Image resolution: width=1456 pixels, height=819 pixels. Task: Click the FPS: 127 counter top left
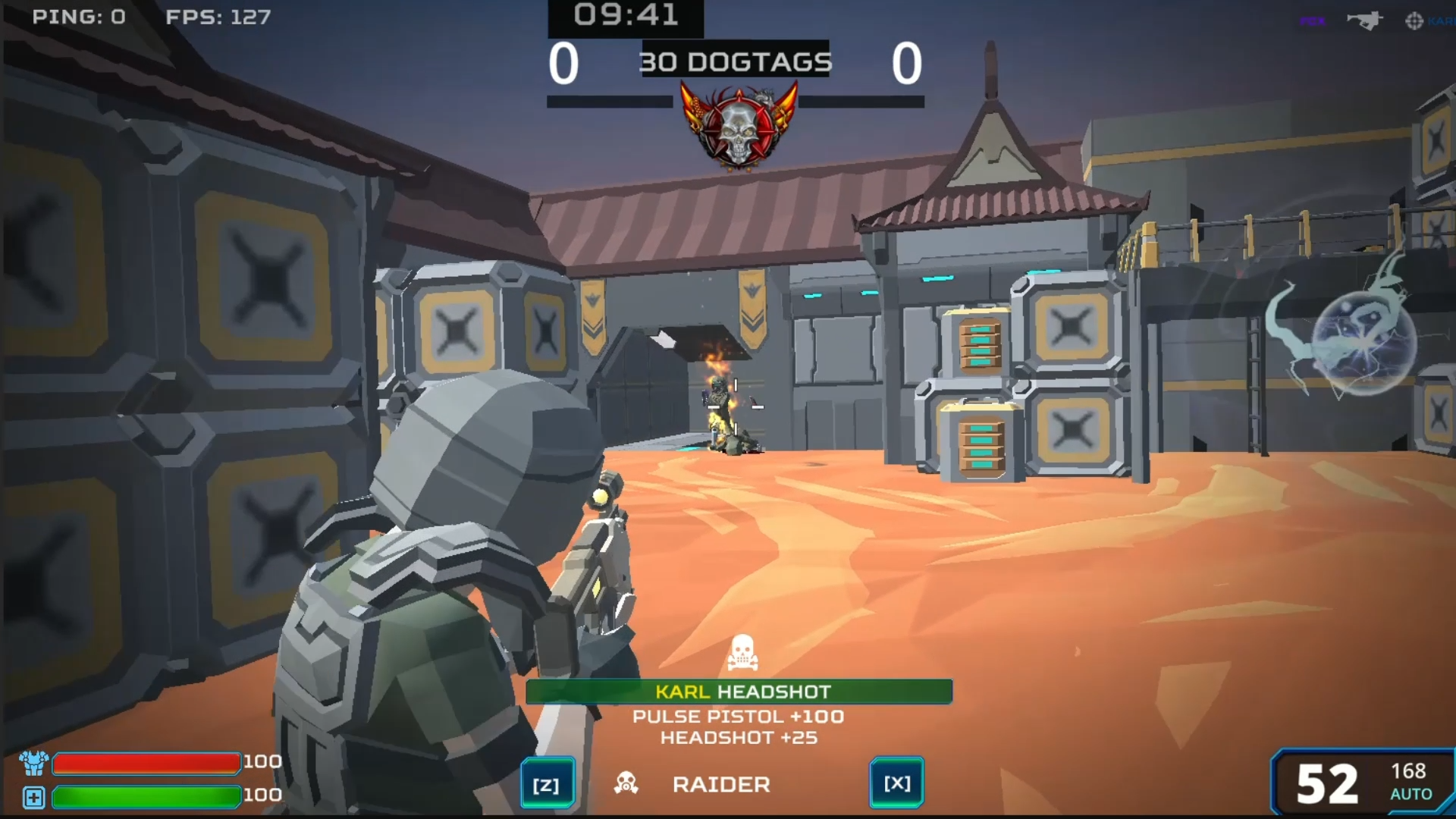(219, 17)
